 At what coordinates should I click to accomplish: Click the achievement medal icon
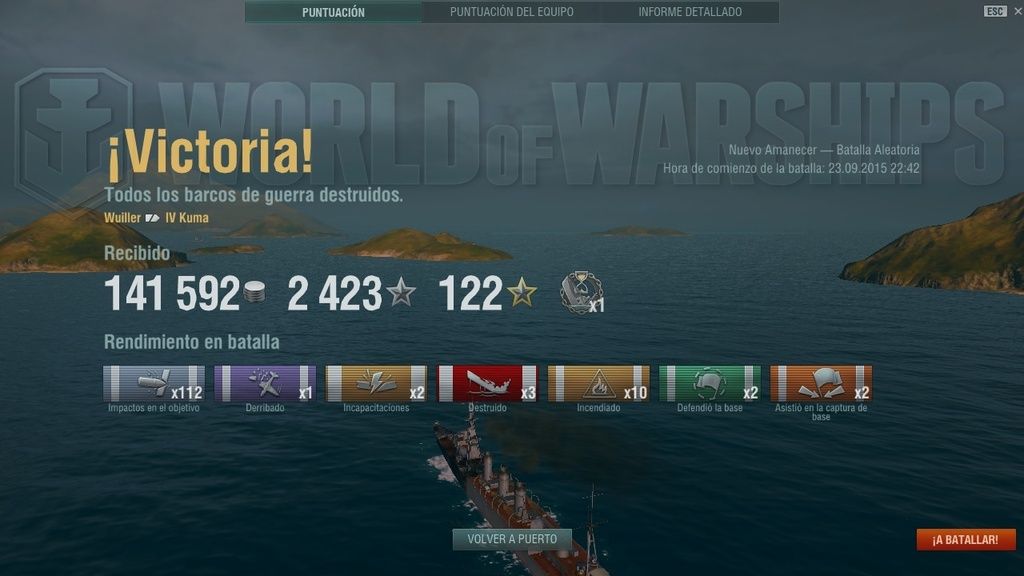click(580, 292)
